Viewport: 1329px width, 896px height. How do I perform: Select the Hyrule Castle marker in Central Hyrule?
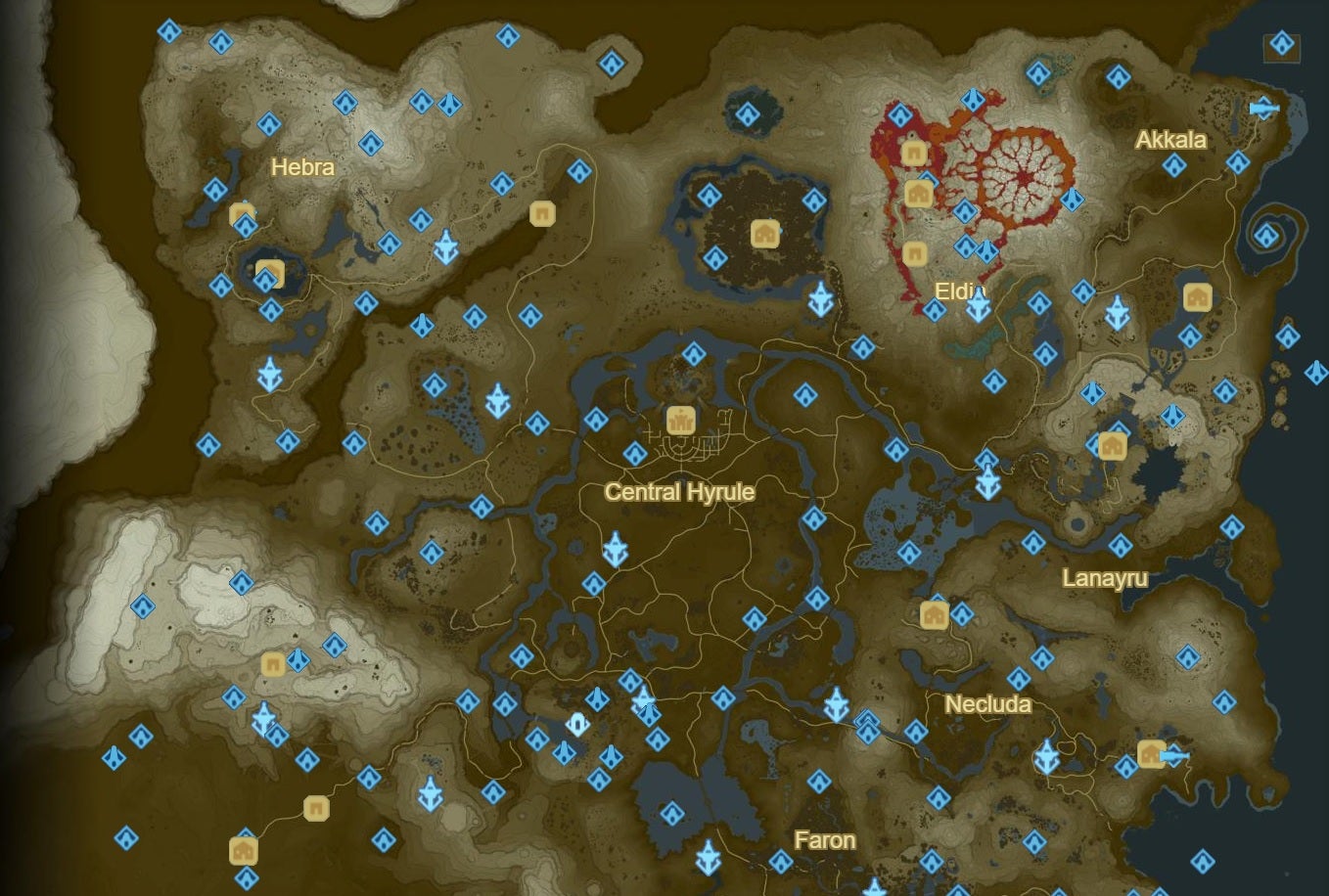681,421
